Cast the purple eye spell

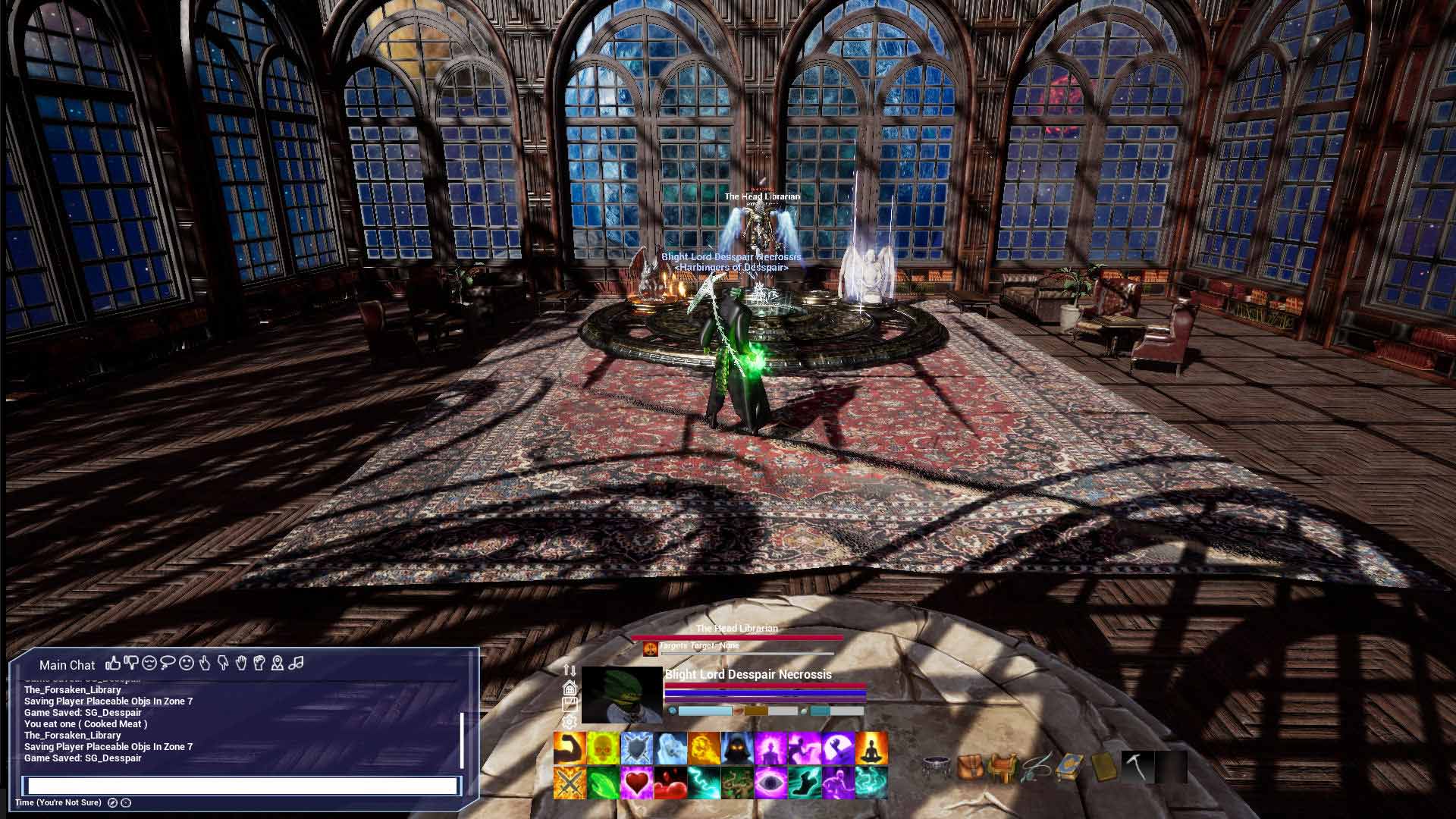[x=770, y=783]
